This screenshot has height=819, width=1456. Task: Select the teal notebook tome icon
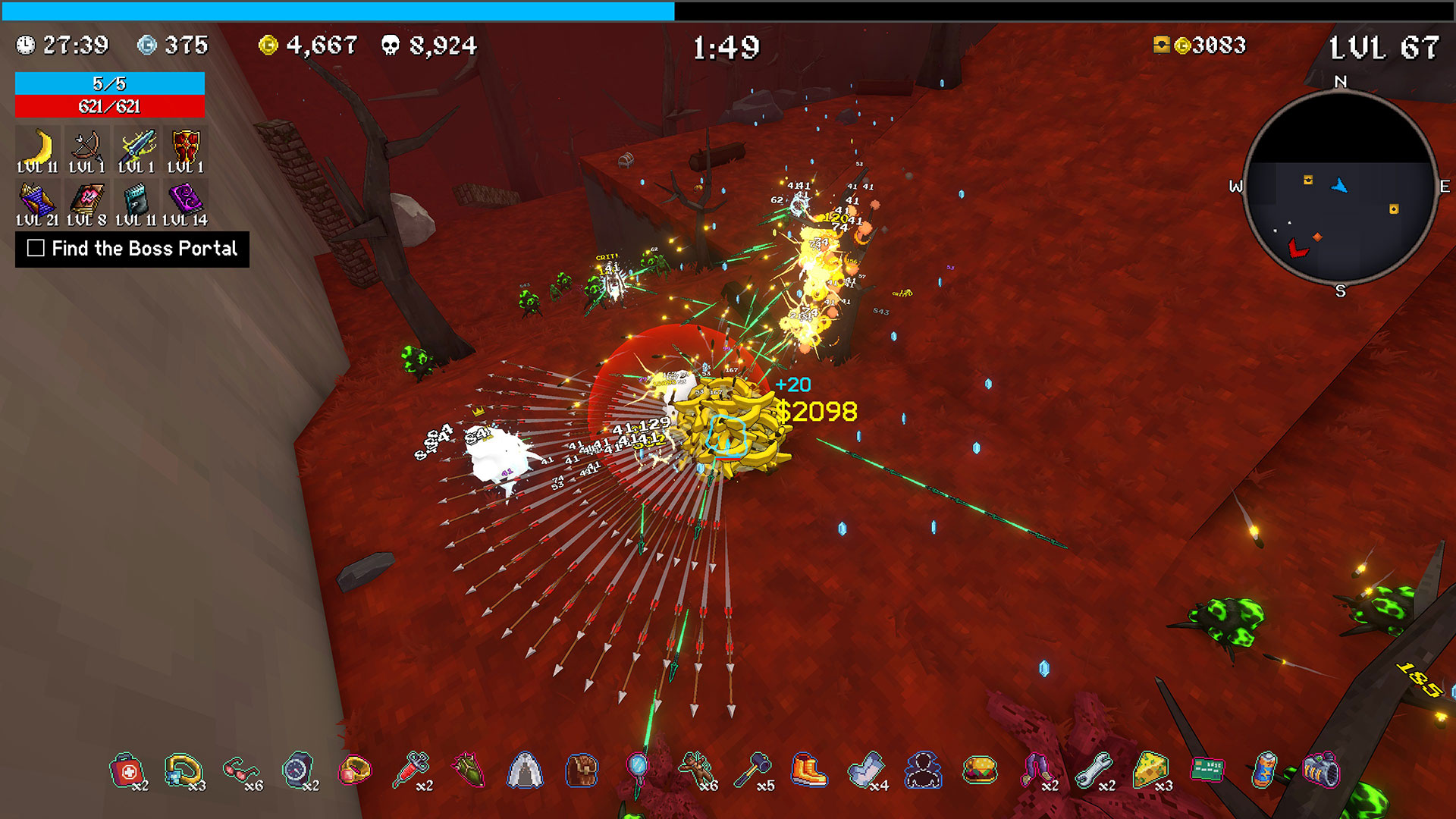(136, 201)
